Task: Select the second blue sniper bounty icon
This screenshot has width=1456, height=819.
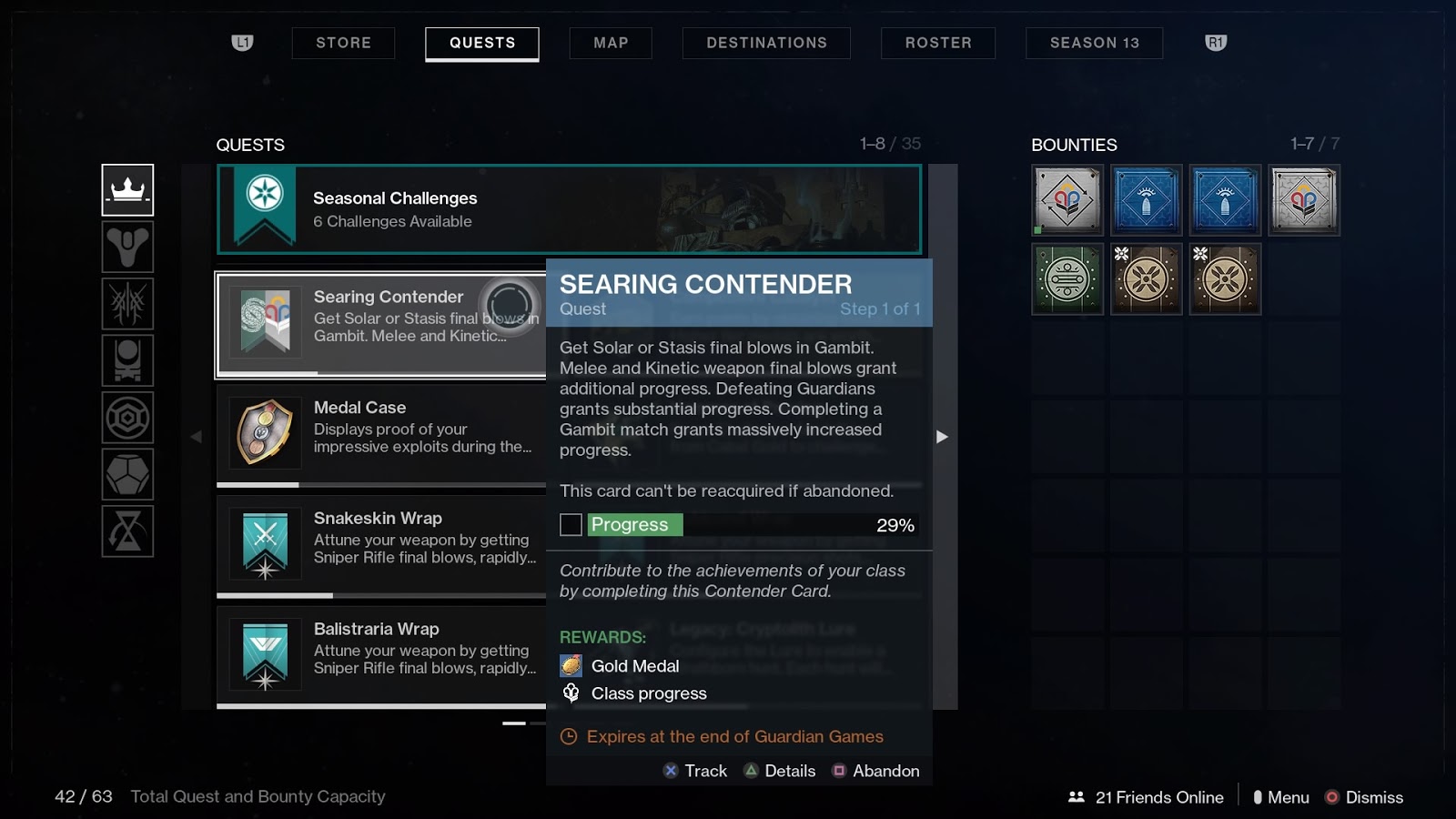Action: [1224, 199]
